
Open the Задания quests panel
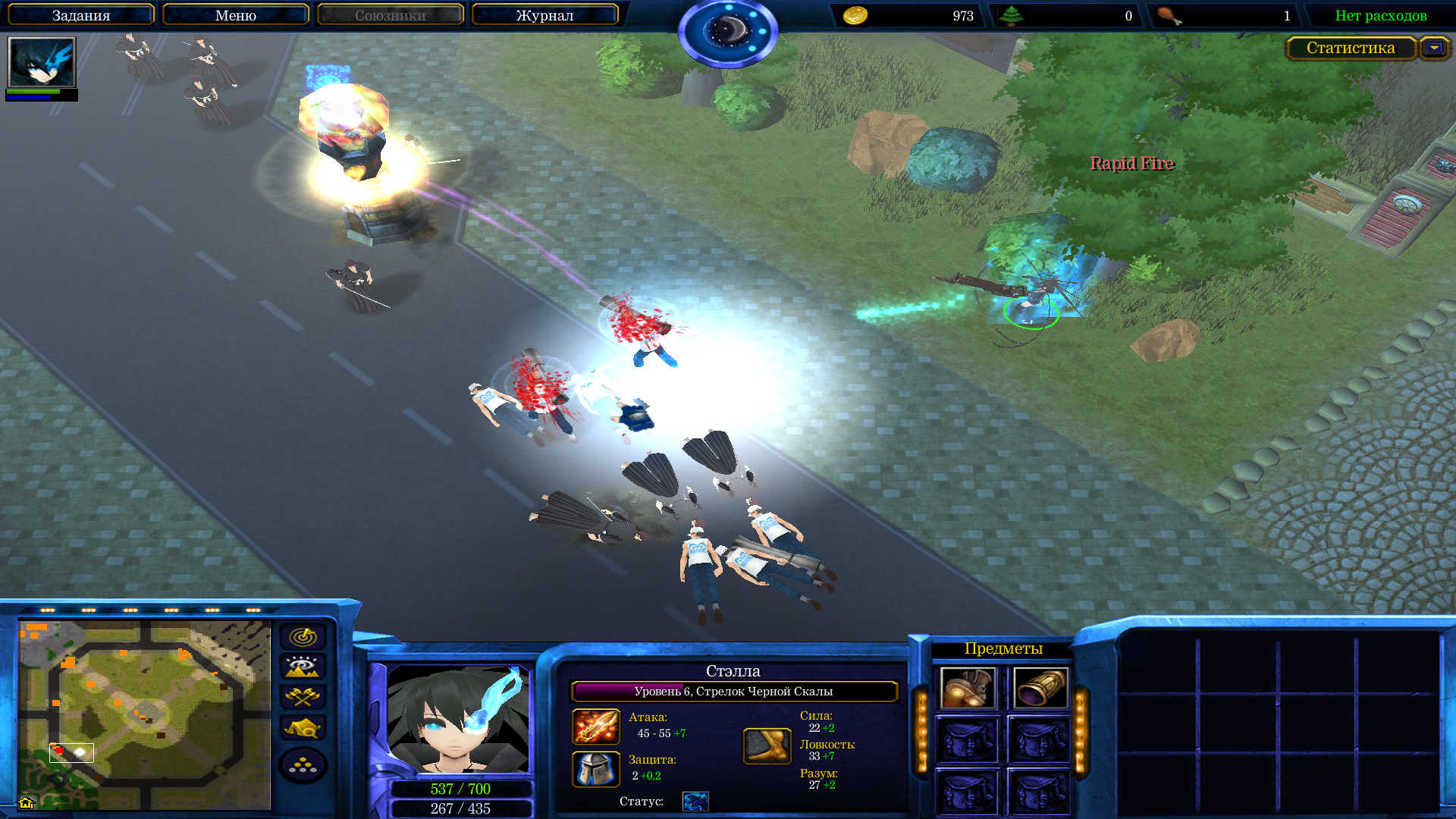point(80,15)
